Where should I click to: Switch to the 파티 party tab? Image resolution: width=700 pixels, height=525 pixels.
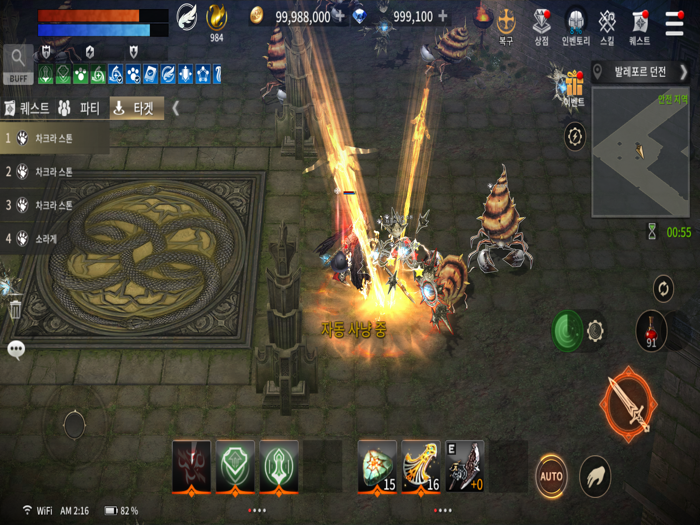[80, 108]
